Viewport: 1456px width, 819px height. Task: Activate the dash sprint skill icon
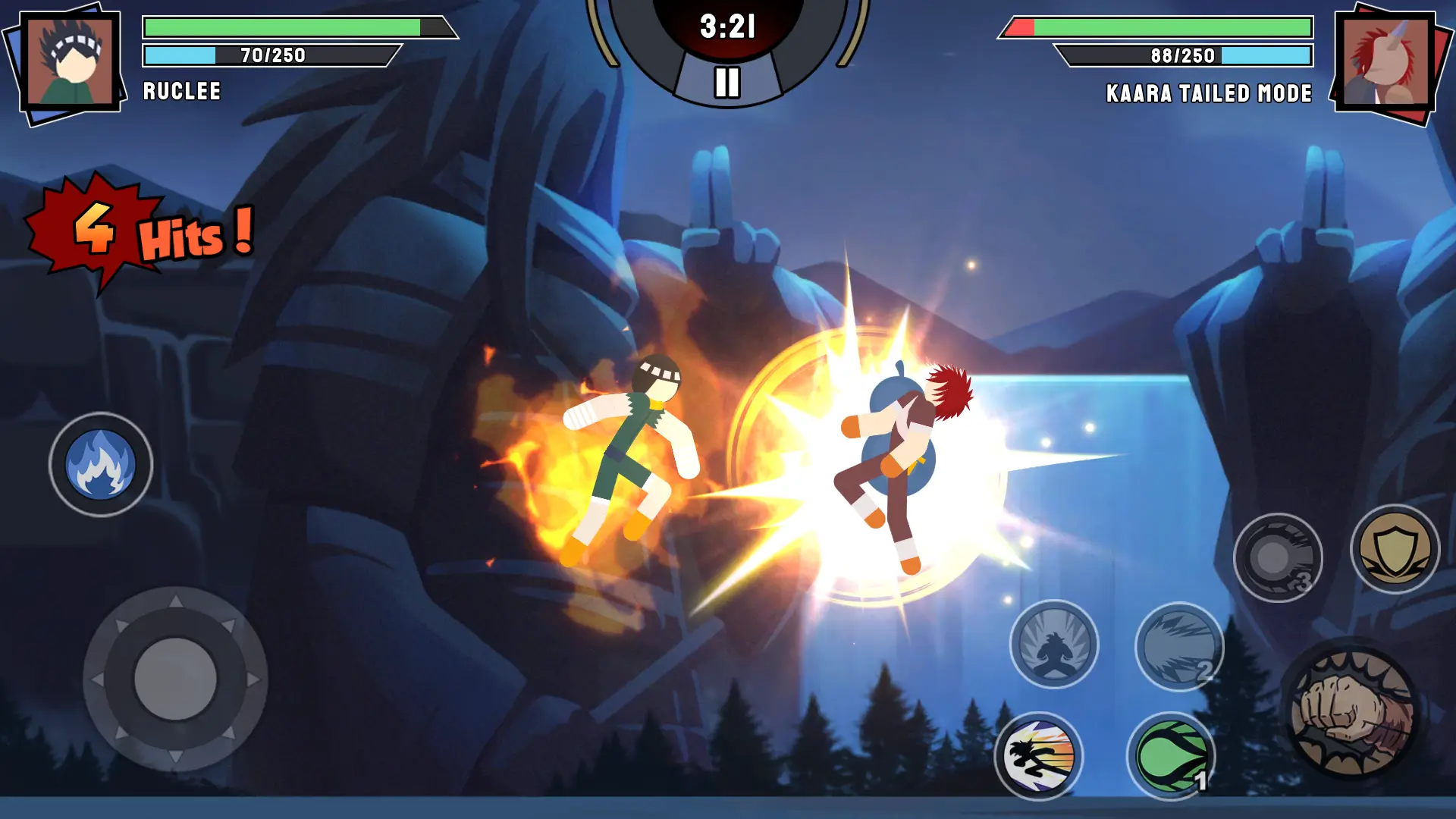[1038, 756]
